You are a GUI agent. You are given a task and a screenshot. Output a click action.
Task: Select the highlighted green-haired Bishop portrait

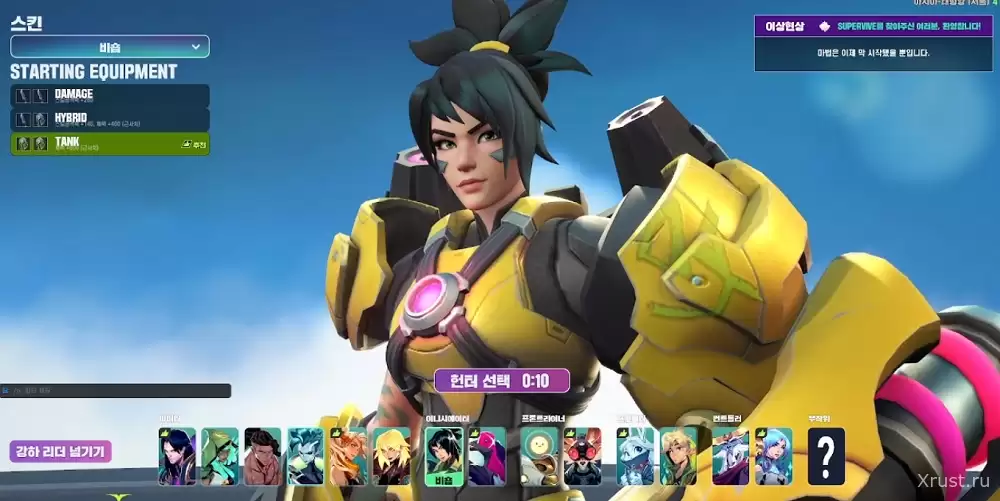[x=443, y=456]
